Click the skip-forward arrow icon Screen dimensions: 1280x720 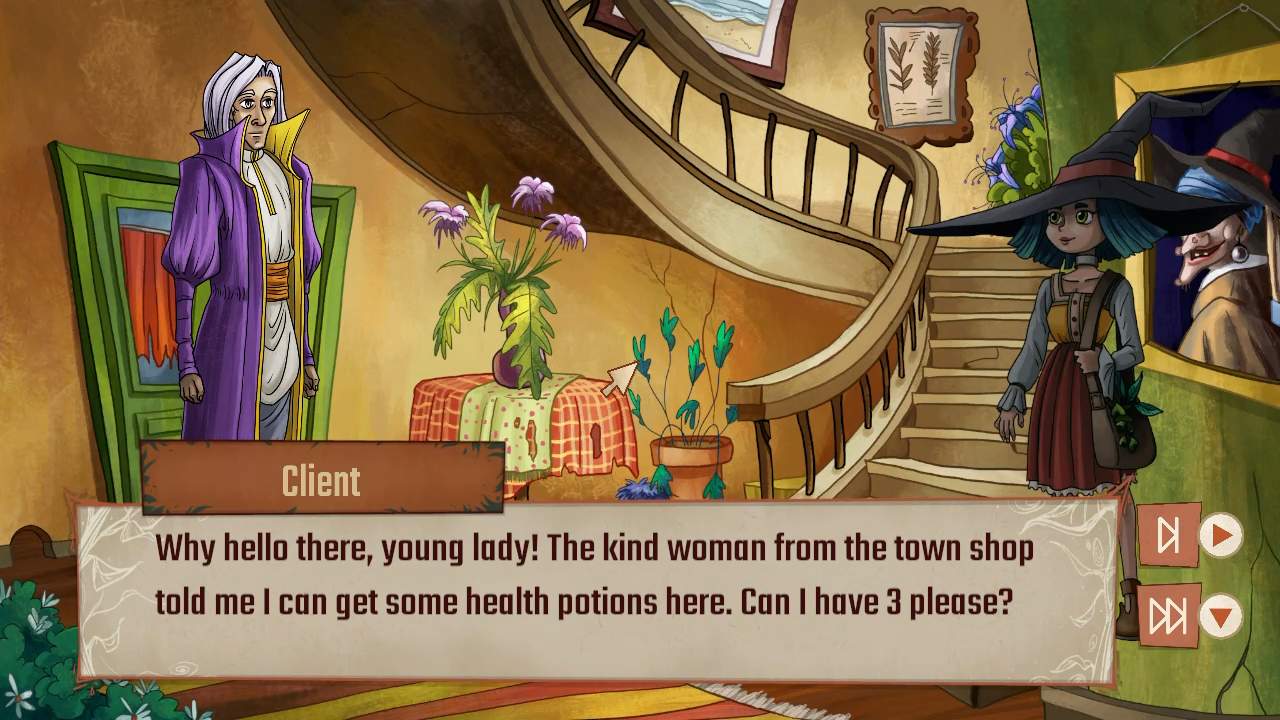click(x=1168, y=533)
